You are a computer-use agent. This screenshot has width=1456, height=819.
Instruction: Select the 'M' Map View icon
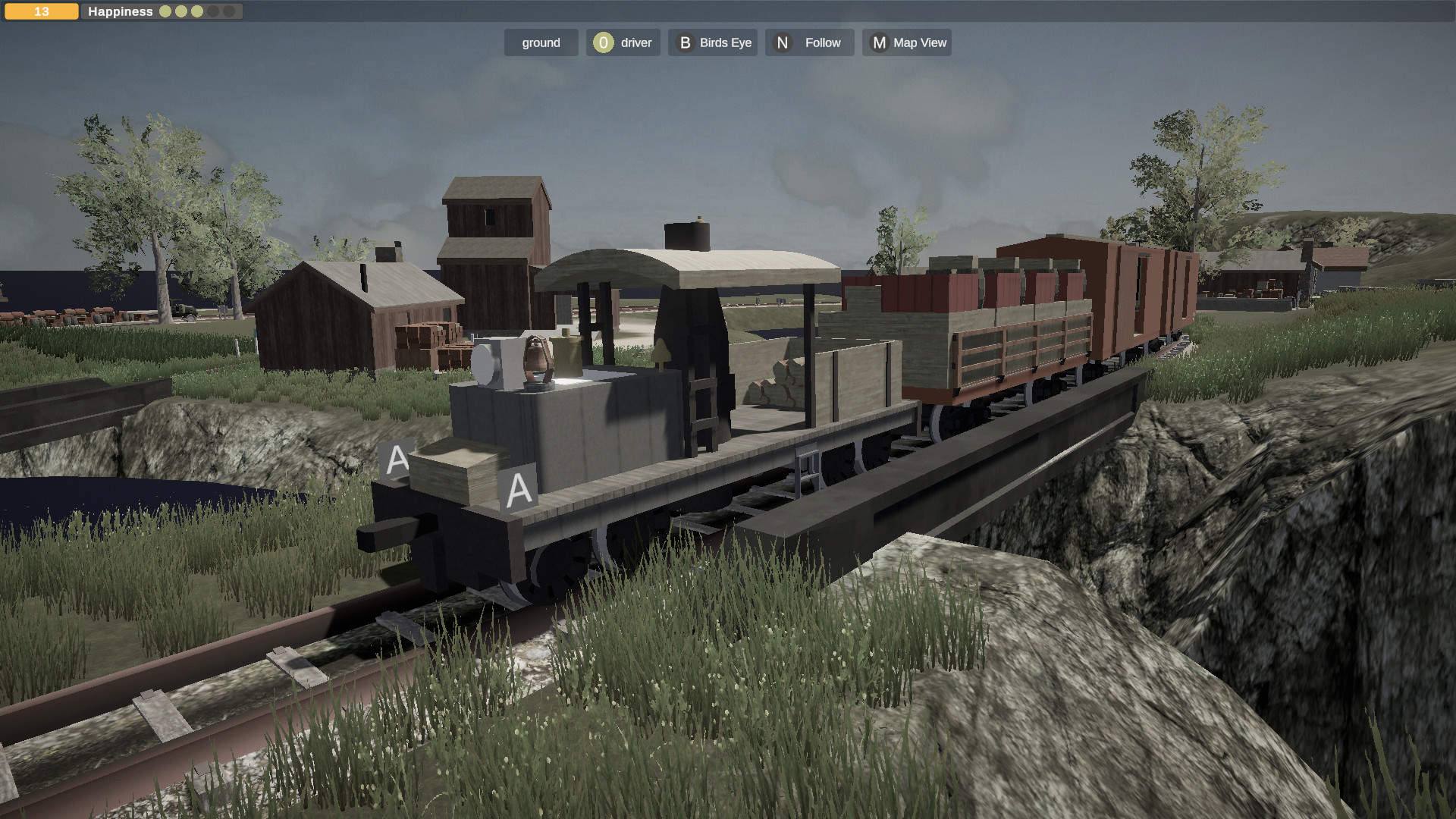pos(879,42)
